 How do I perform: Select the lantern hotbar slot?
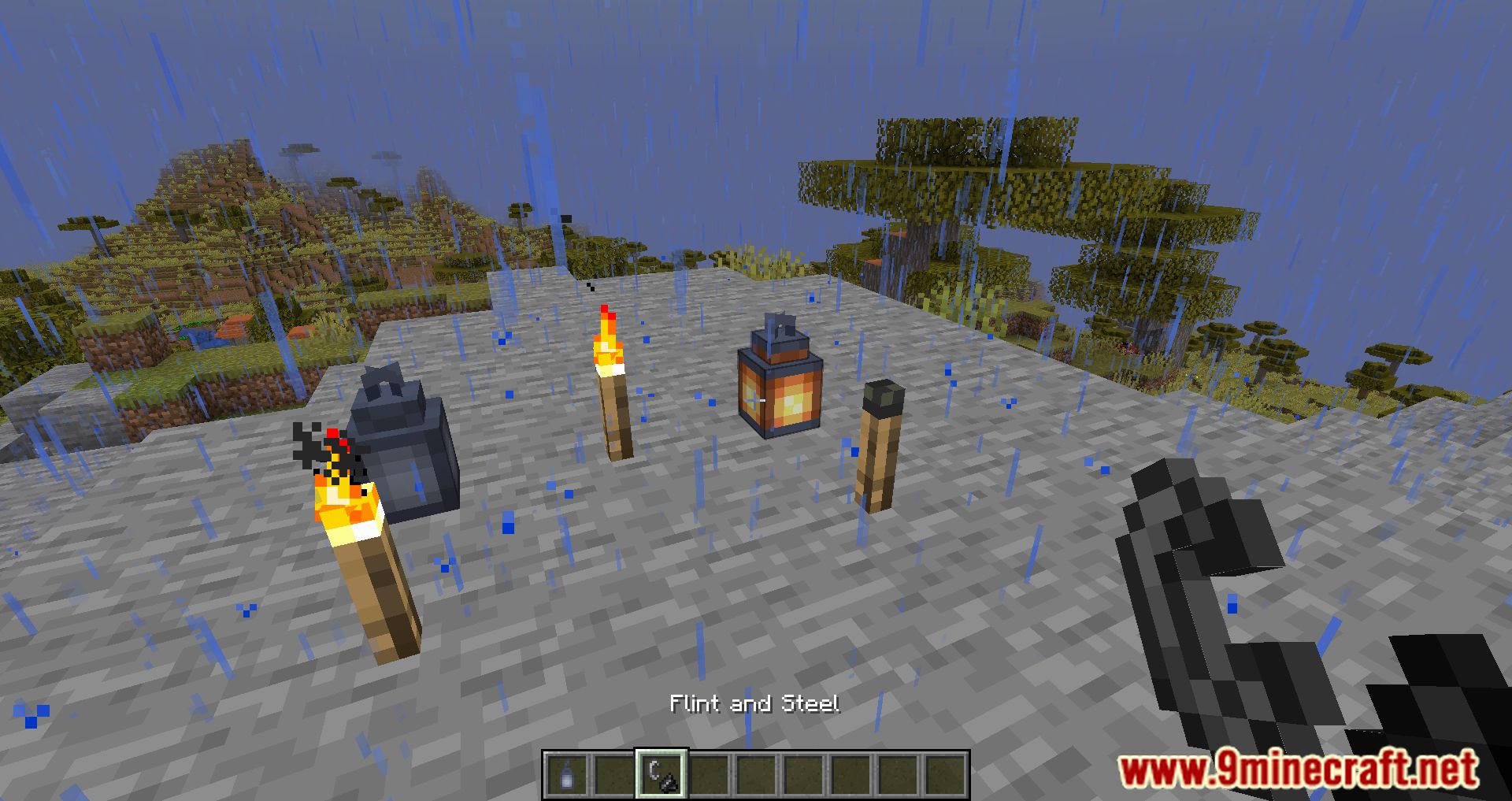coord(567,773)
